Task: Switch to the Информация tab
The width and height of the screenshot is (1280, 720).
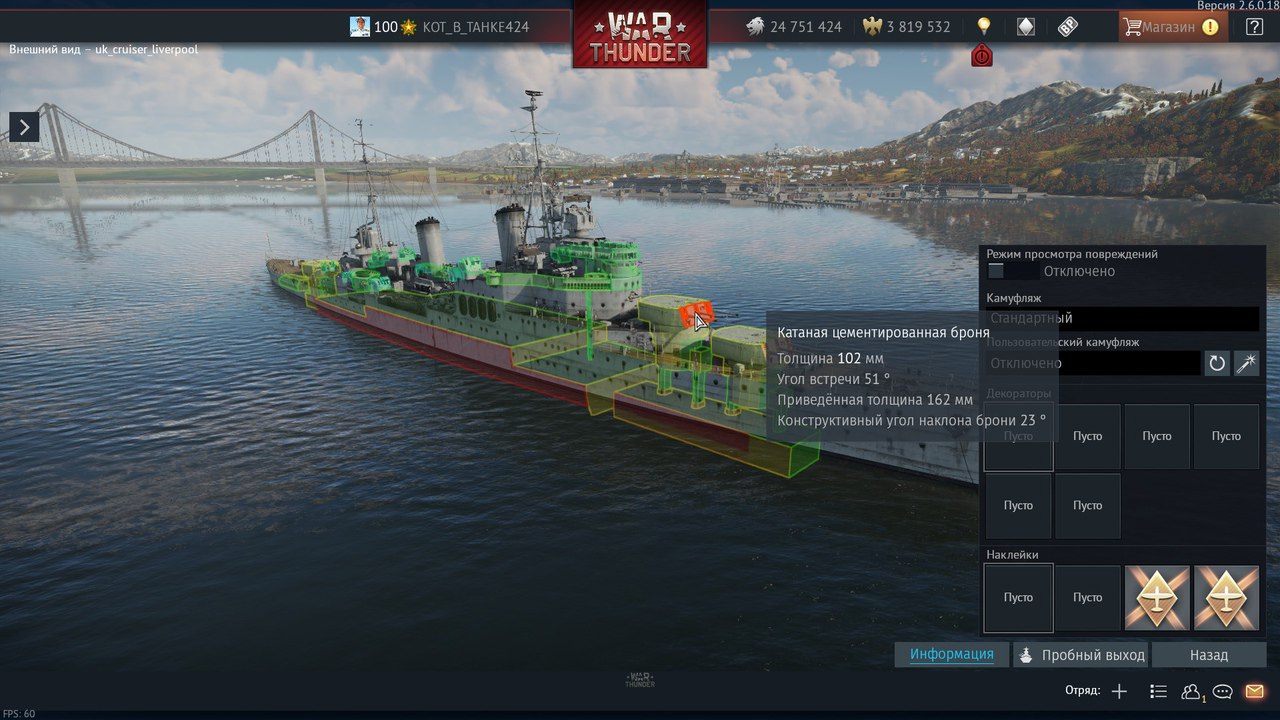Action: tap(951, 655)
